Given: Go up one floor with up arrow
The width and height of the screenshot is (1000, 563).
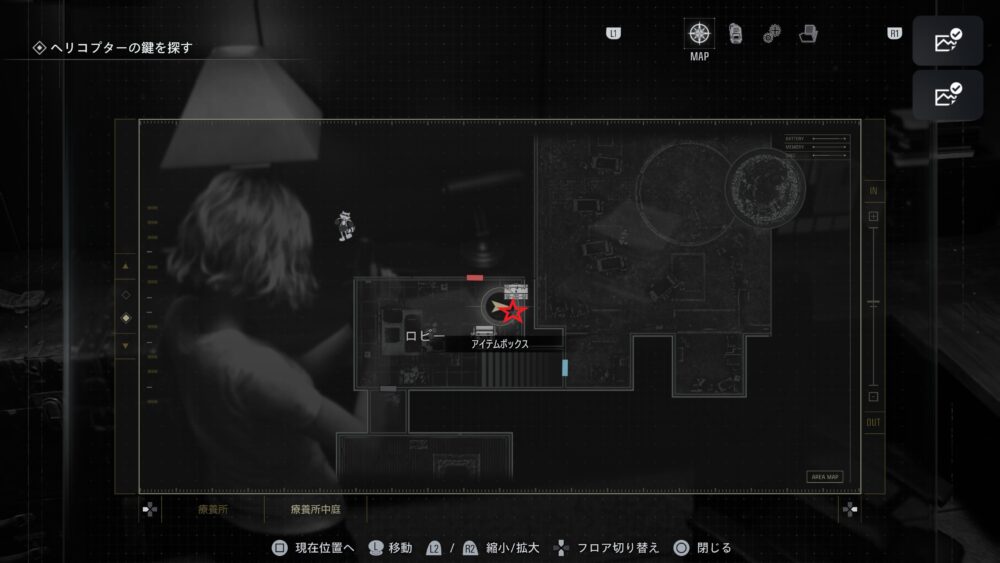Looking at the screenshot, I should [125, 268].
